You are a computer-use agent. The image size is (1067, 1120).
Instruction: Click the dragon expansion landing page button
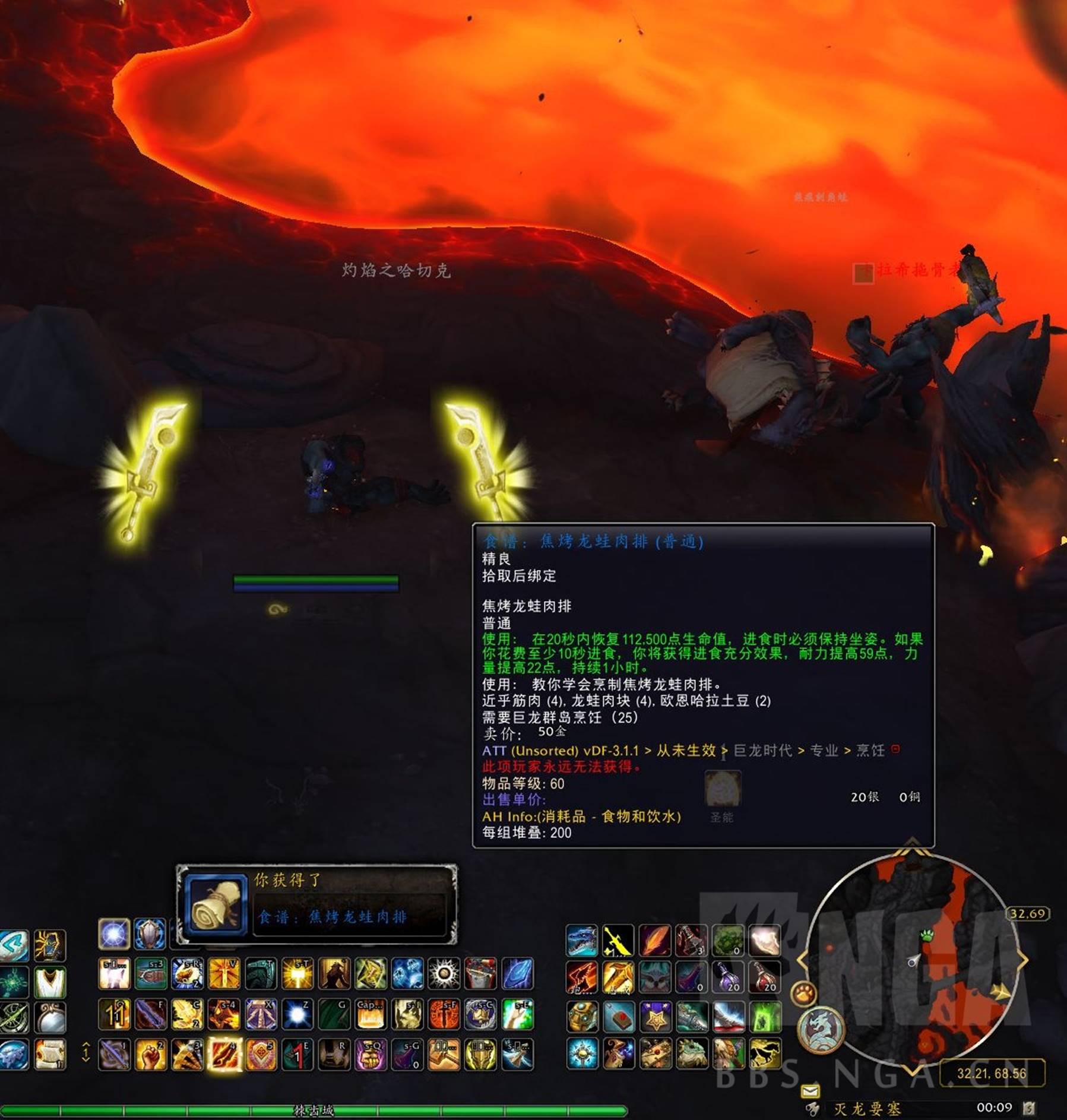click(x=821, y=1029)
